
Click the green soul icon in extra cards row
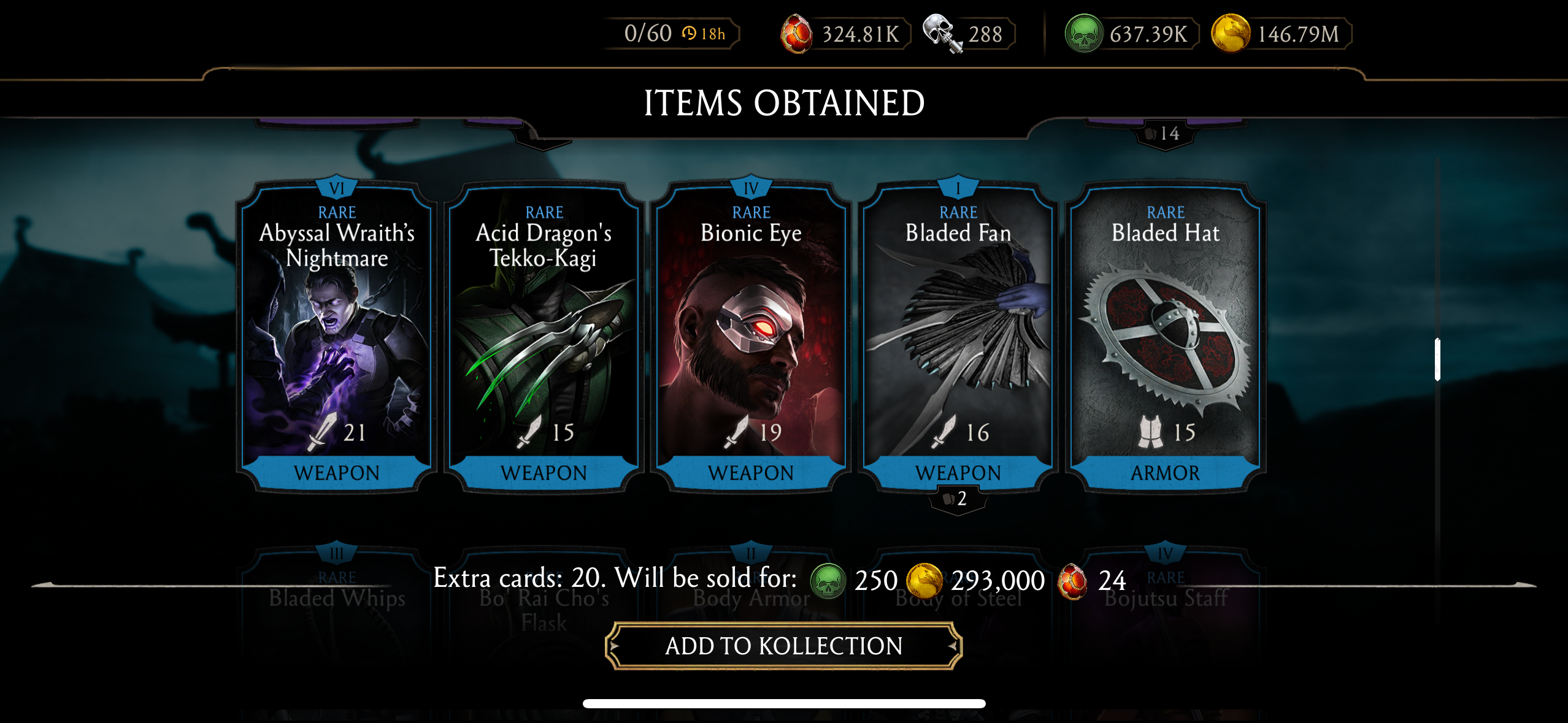point(828,580)
